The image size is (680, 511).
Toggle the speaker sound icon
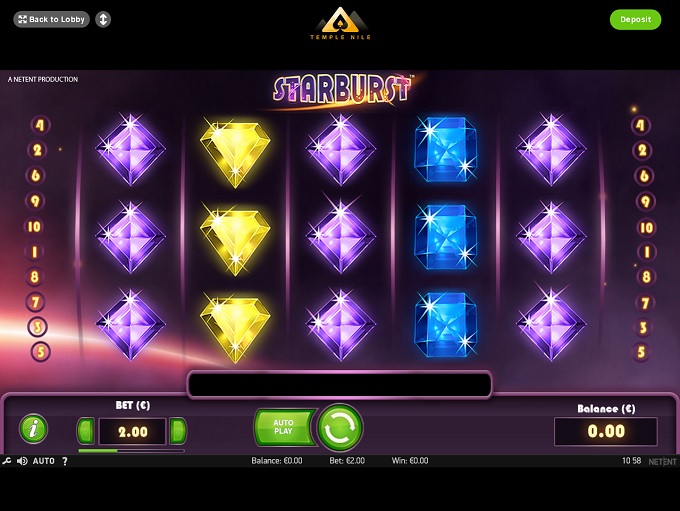[x=21, y=461]
